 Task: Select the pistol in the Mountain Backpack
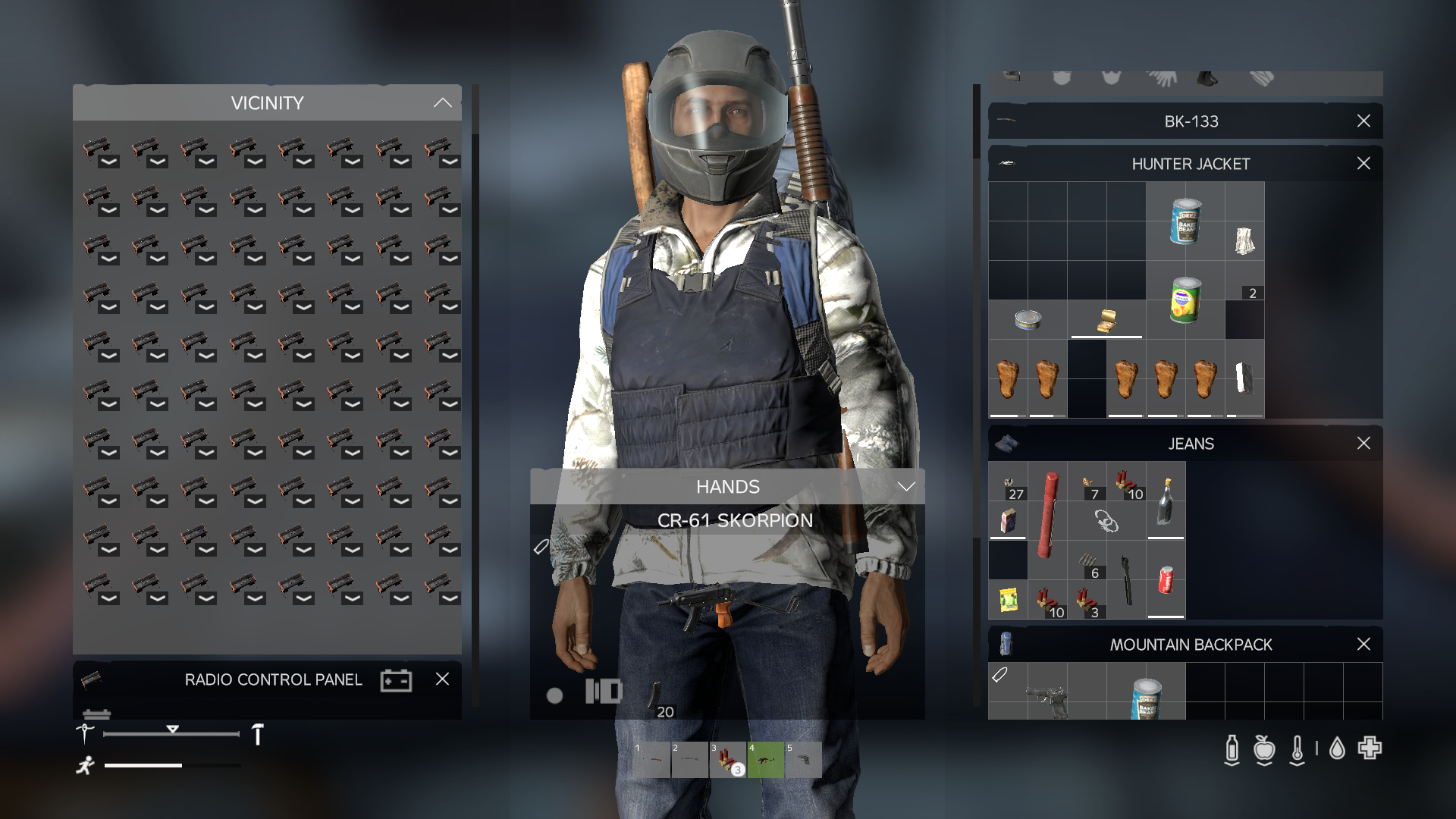[x=1048, y=699]
